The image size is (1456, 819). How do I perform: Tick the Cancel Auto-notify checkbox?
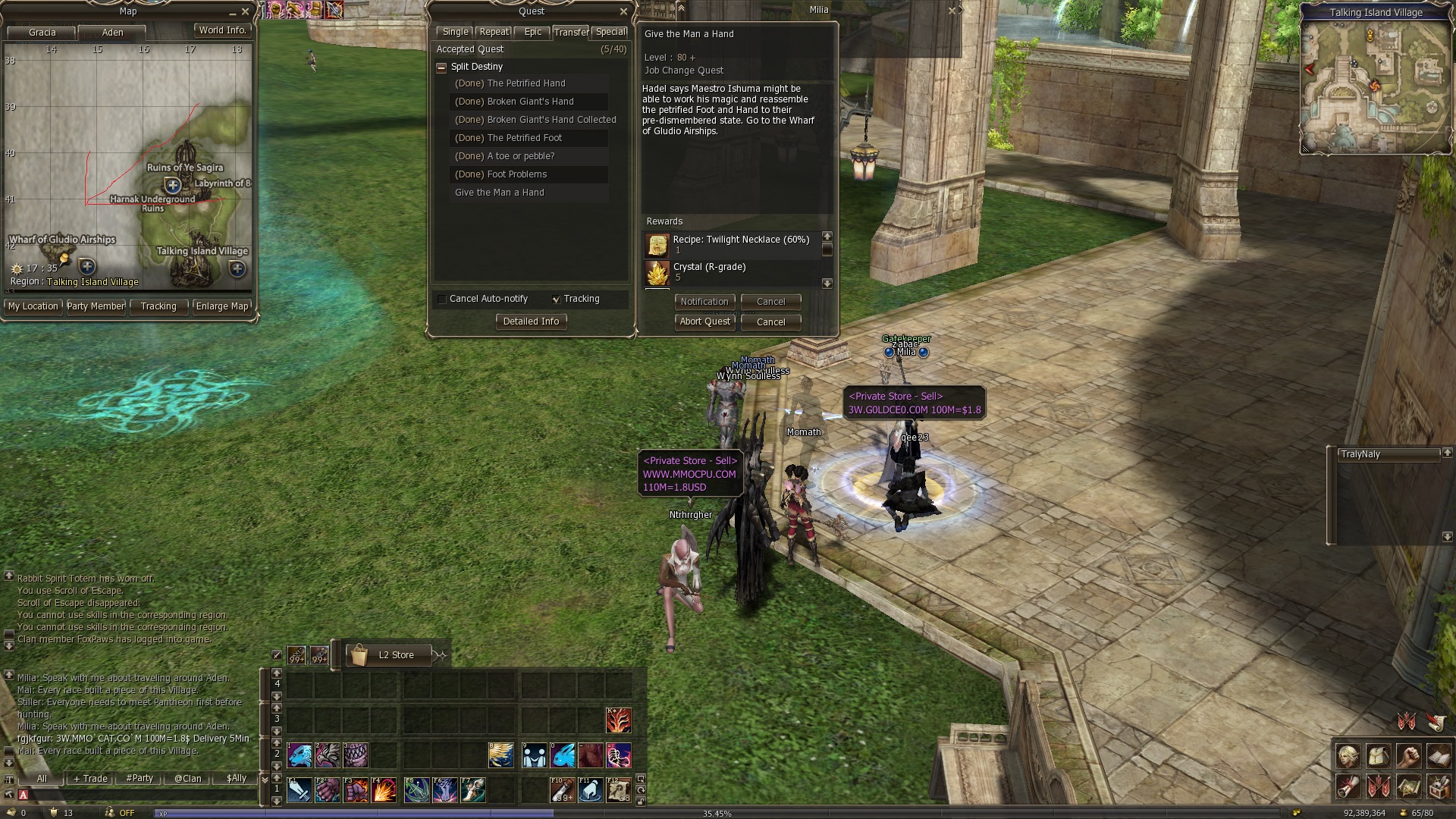coord(442,300)
